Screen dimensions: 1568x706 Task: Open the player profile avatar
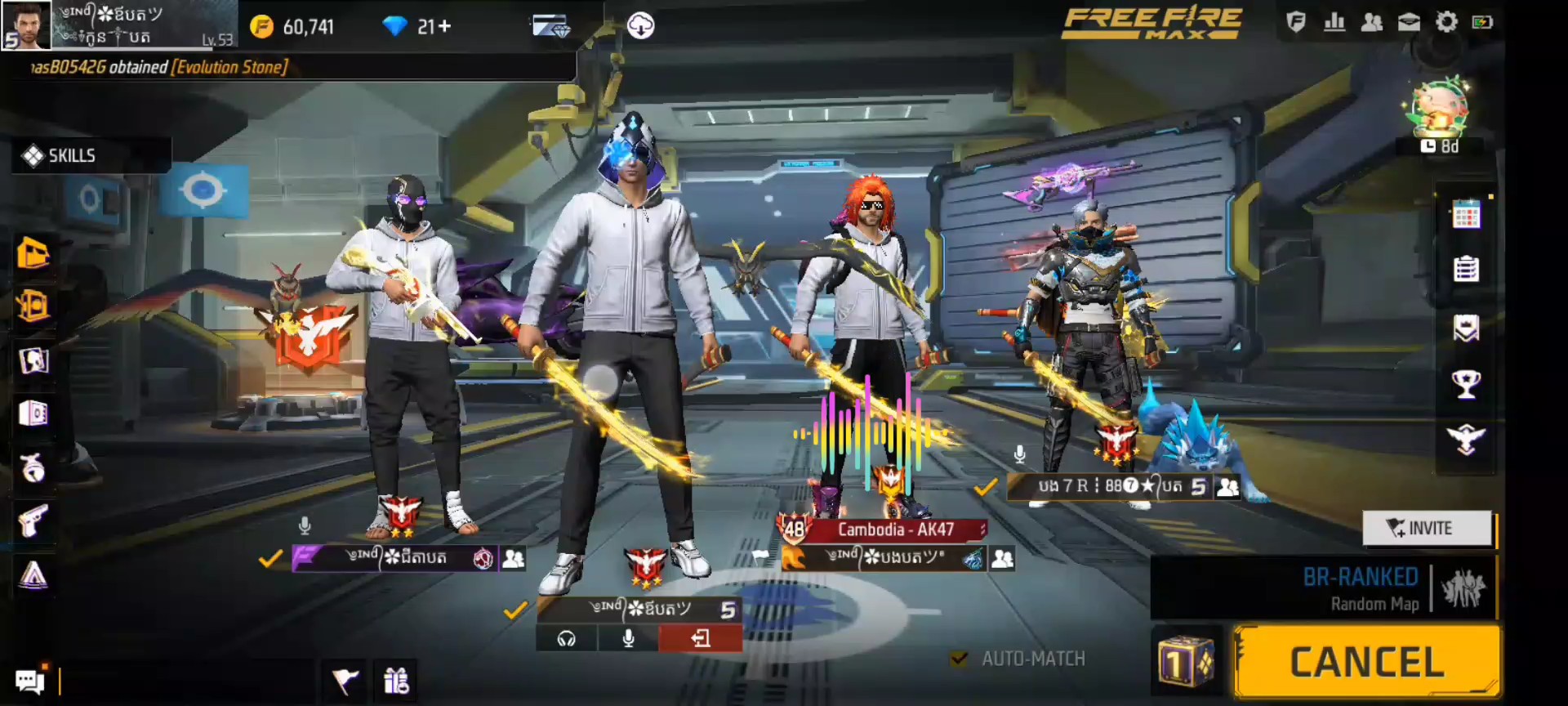click(x=26, y=25)
